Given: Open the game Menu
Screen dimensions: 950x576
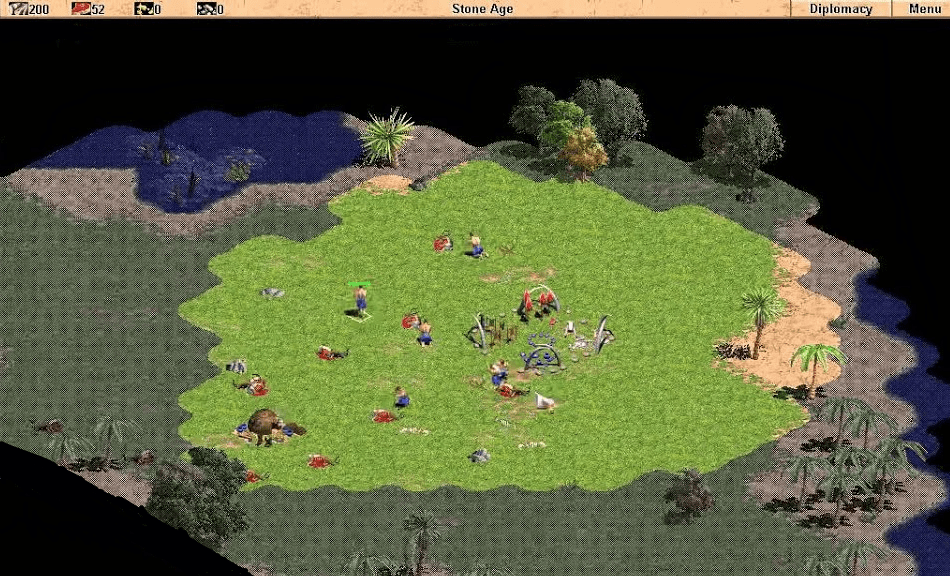Looking at the screenshot, I should pos(923,9).
